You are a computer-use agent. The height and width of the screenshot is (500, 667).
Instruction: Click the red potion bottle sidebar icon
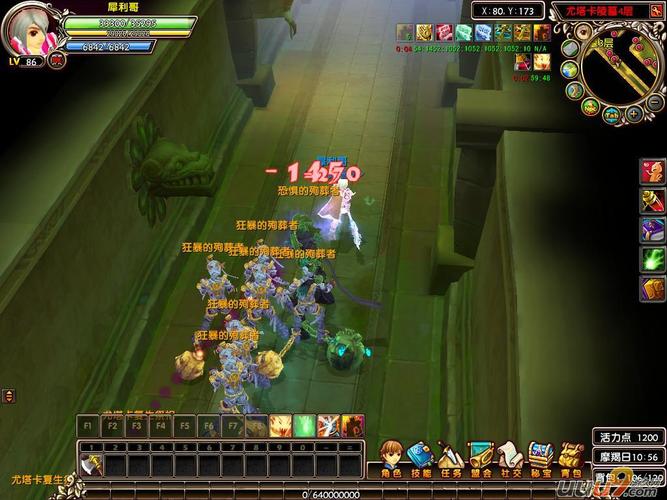(652, 199)
